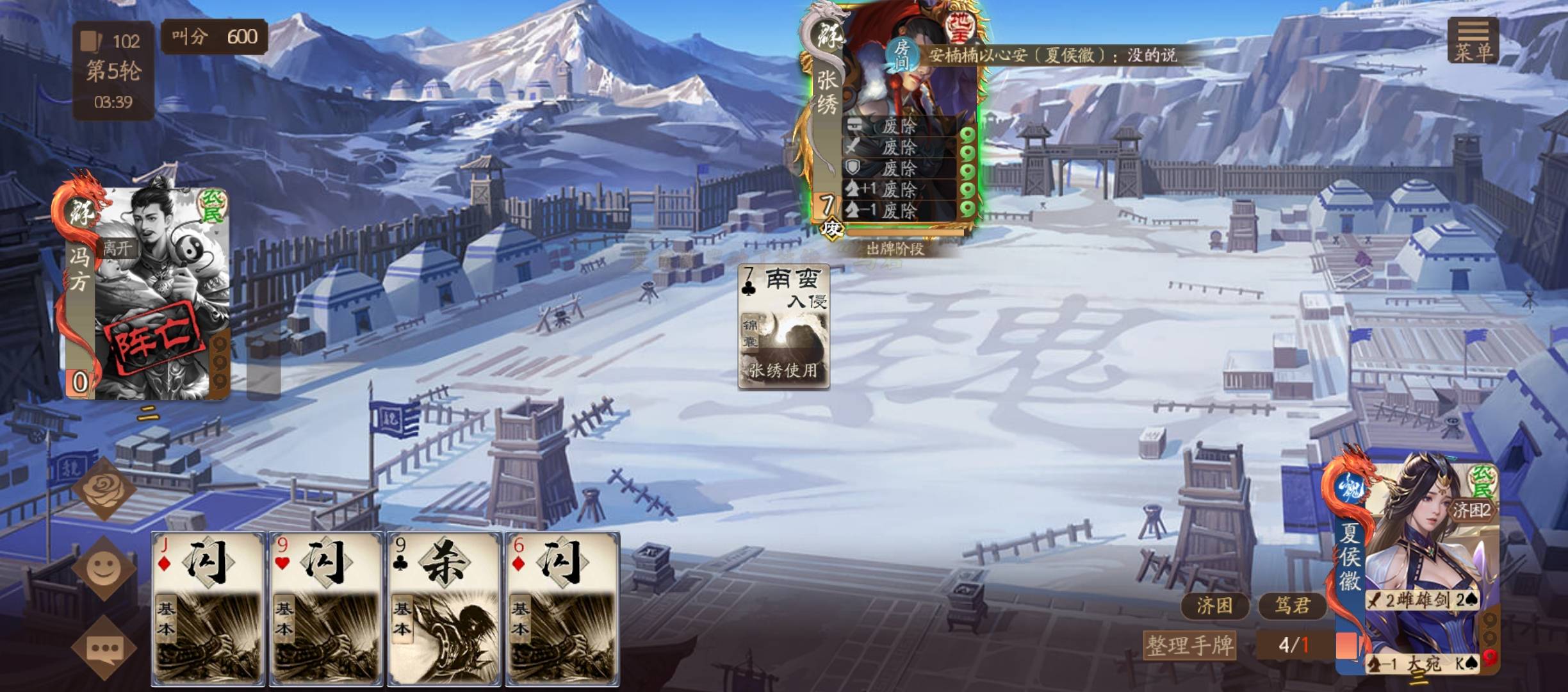Image resolution: width=1568 pixels, height=692 pixels.
Task: Inspect the 雌雄剑 weapon slot
Action: click(x=1422, y=600)
